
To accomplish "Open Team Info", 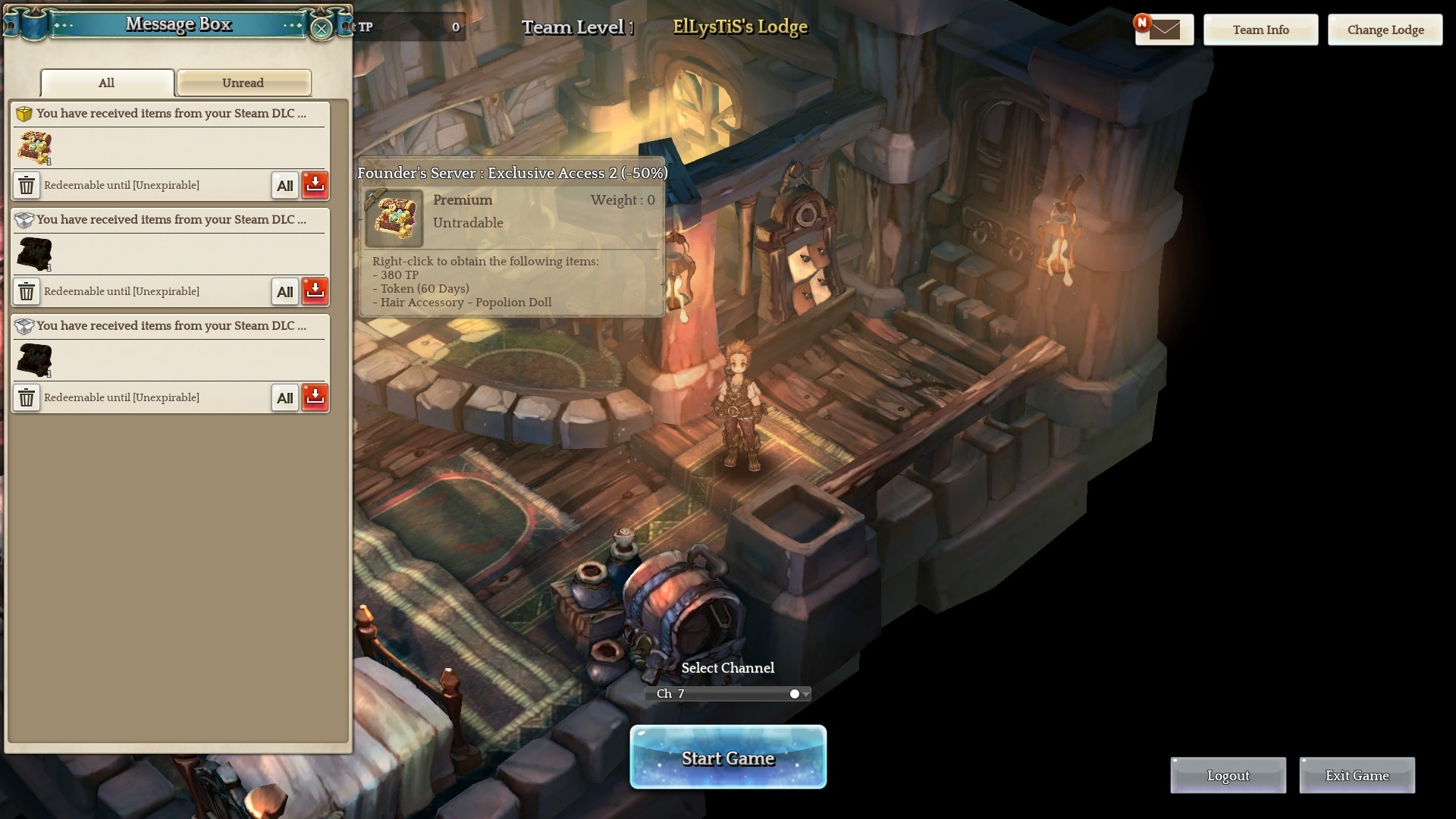I will pyautogui.click(x=1260, y=30).
